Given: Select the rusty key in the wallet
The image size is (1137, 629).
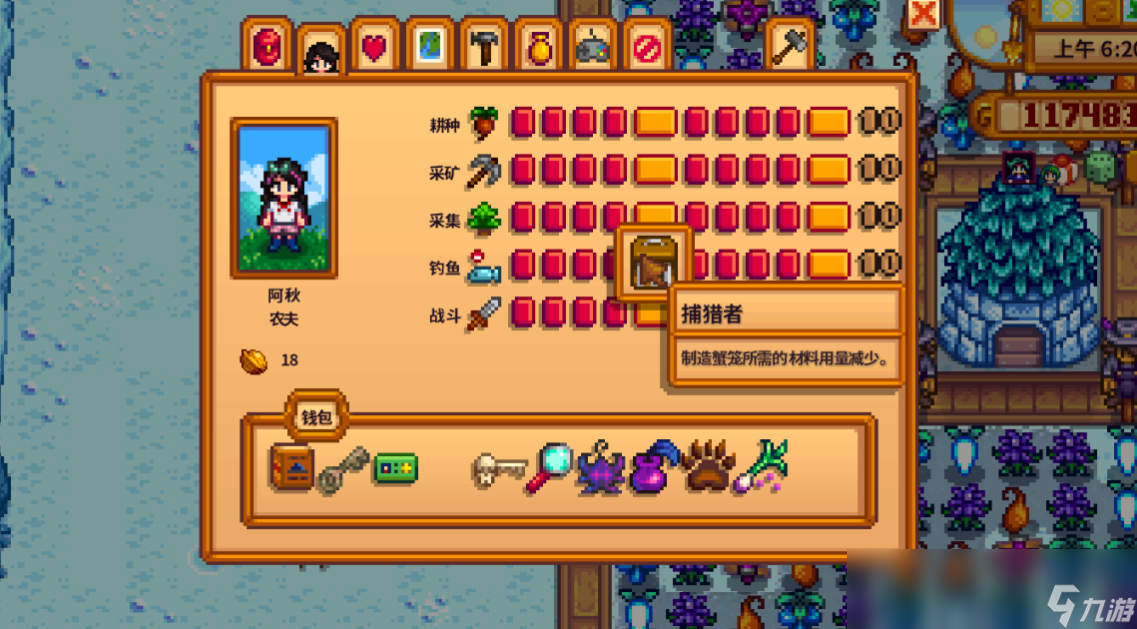Looking at the screenshot, I should pyautogui.click(x=343, y=470).
